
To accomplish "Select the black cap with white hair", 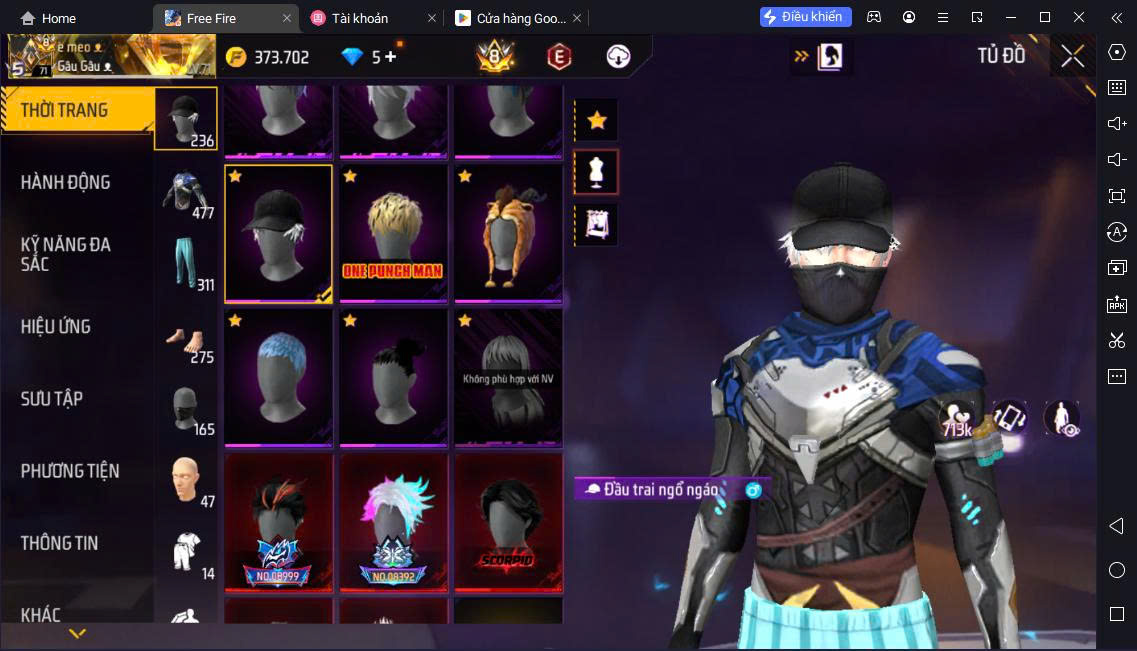I will coord(279,233).
